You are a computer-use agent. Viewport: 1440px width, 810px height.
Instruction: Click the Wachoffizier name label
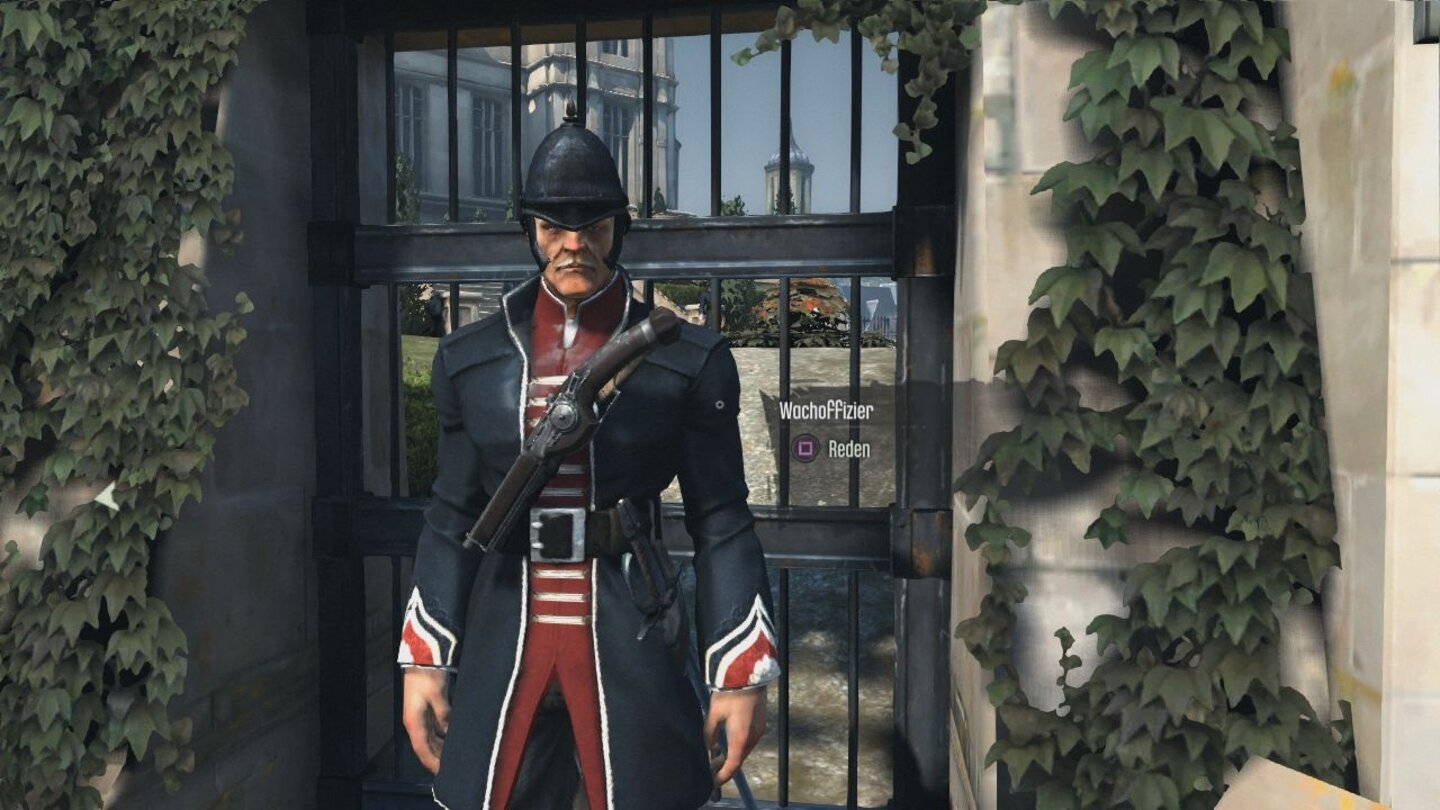tap(825, 408)
